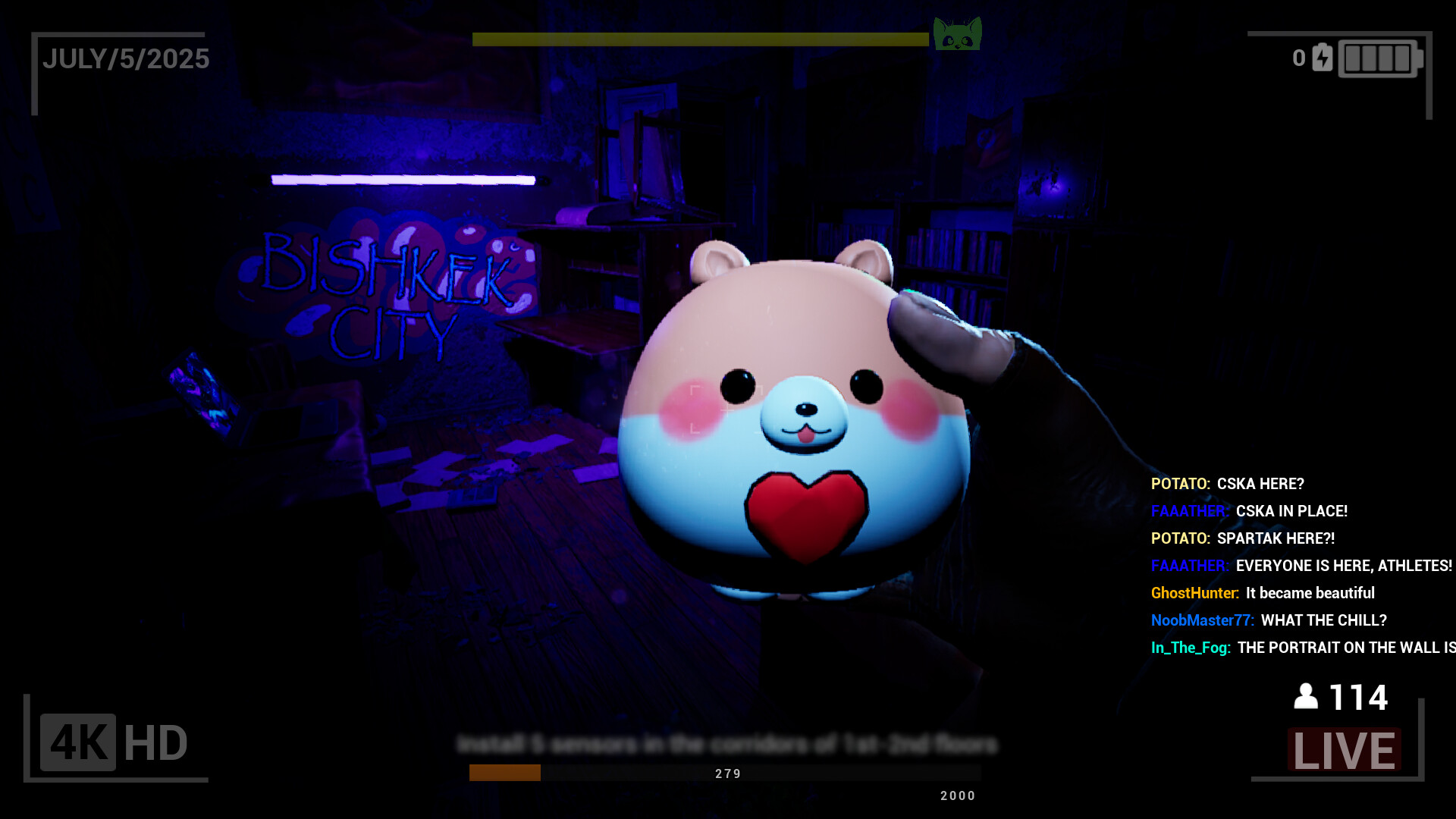Click the green cat face icon
This screenshot has width=1456, height=819.
coord(957,34)
